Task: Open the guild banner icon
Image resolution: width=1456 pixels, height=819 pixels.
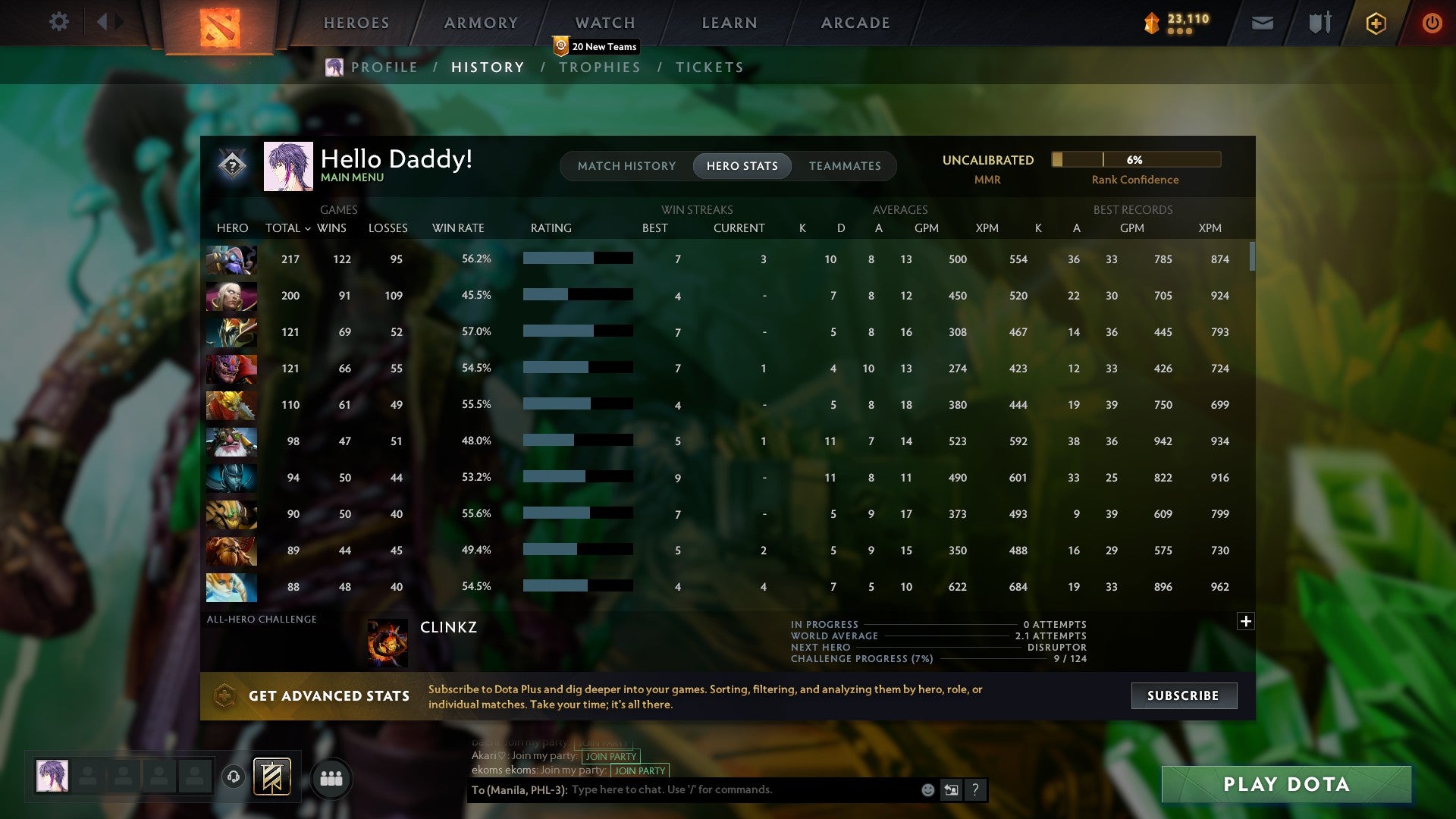Action: pos(273,777)
